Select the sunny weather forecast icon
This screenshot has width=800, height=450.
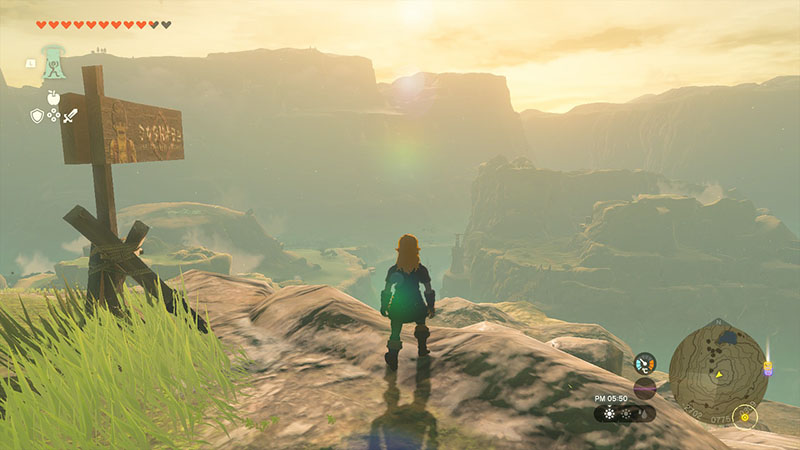(609, 412)
